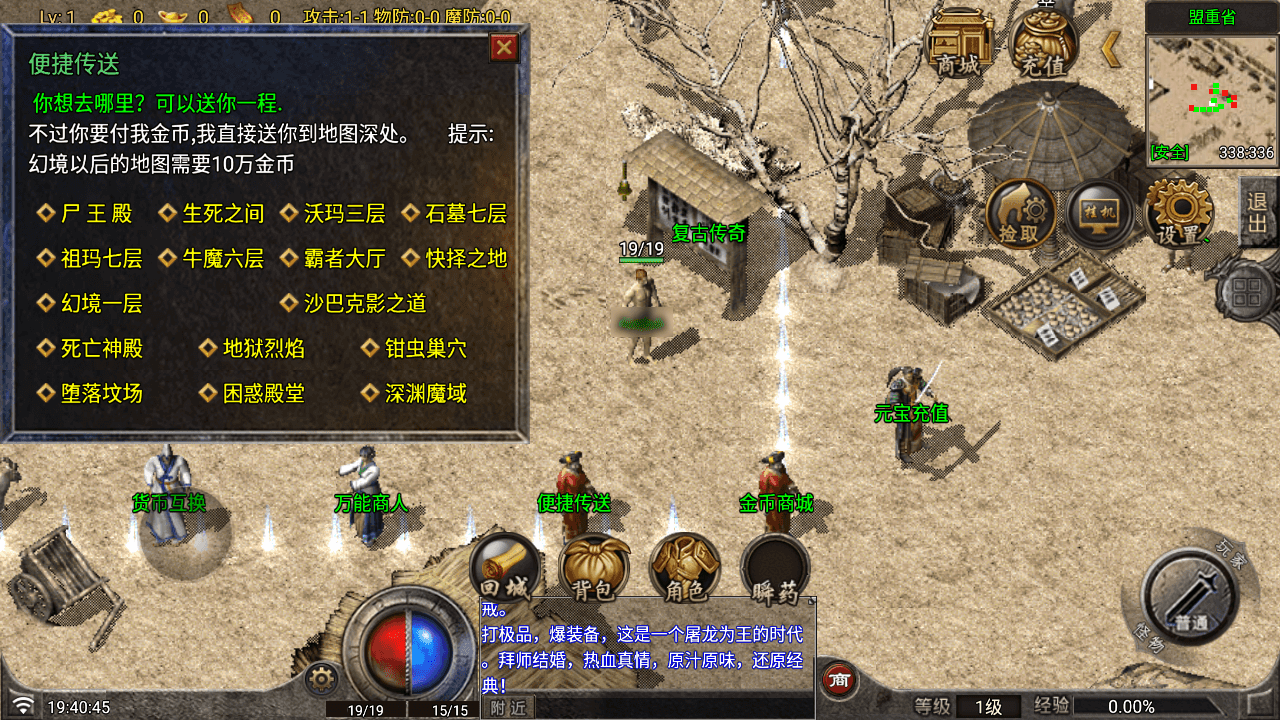Select 沃玛三层 from teleport list

[x=344, y=213]
